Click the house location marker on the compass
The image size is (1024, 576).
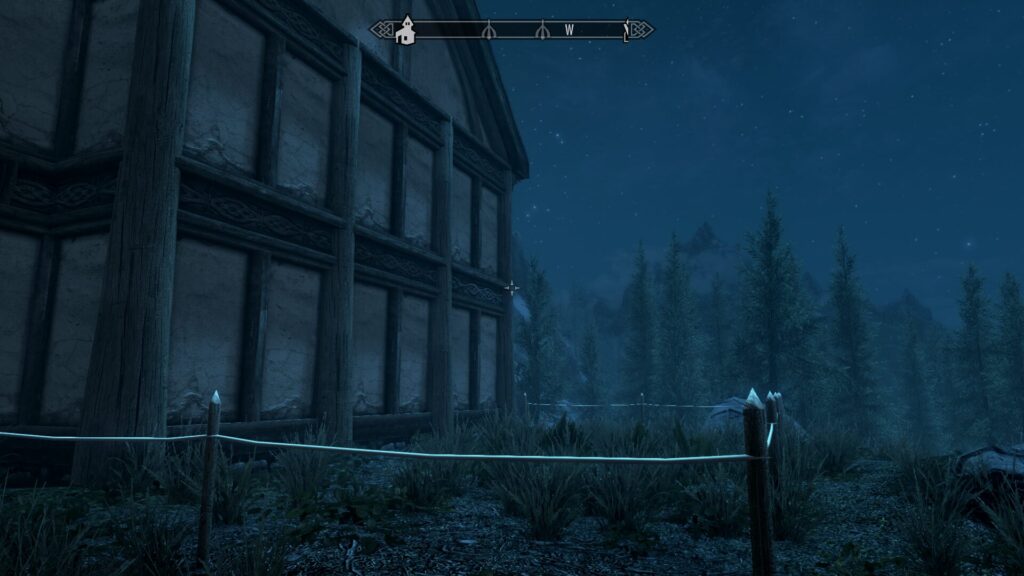point(406,31)
